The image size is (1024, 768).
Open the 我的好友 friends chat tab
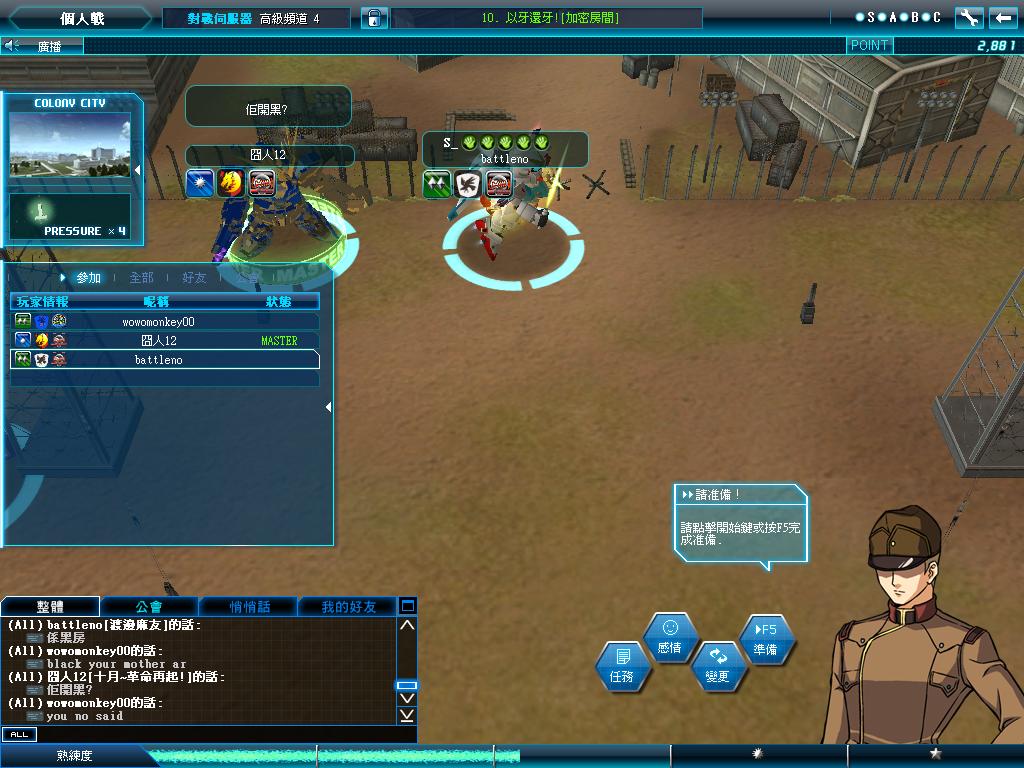348,607
